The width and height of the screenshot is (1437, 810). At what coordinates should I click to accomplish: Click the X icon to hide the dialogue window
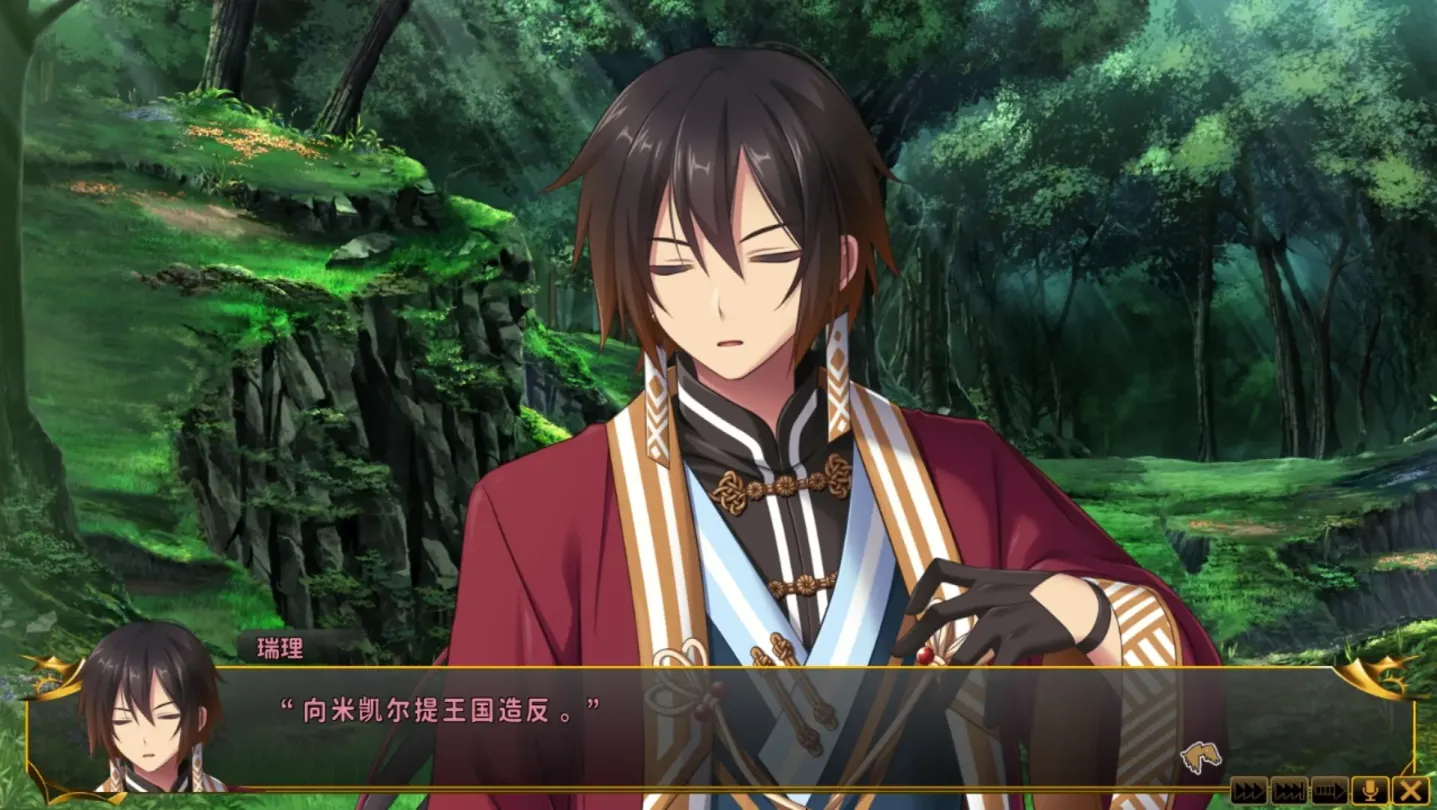(x=1410, y=790)
